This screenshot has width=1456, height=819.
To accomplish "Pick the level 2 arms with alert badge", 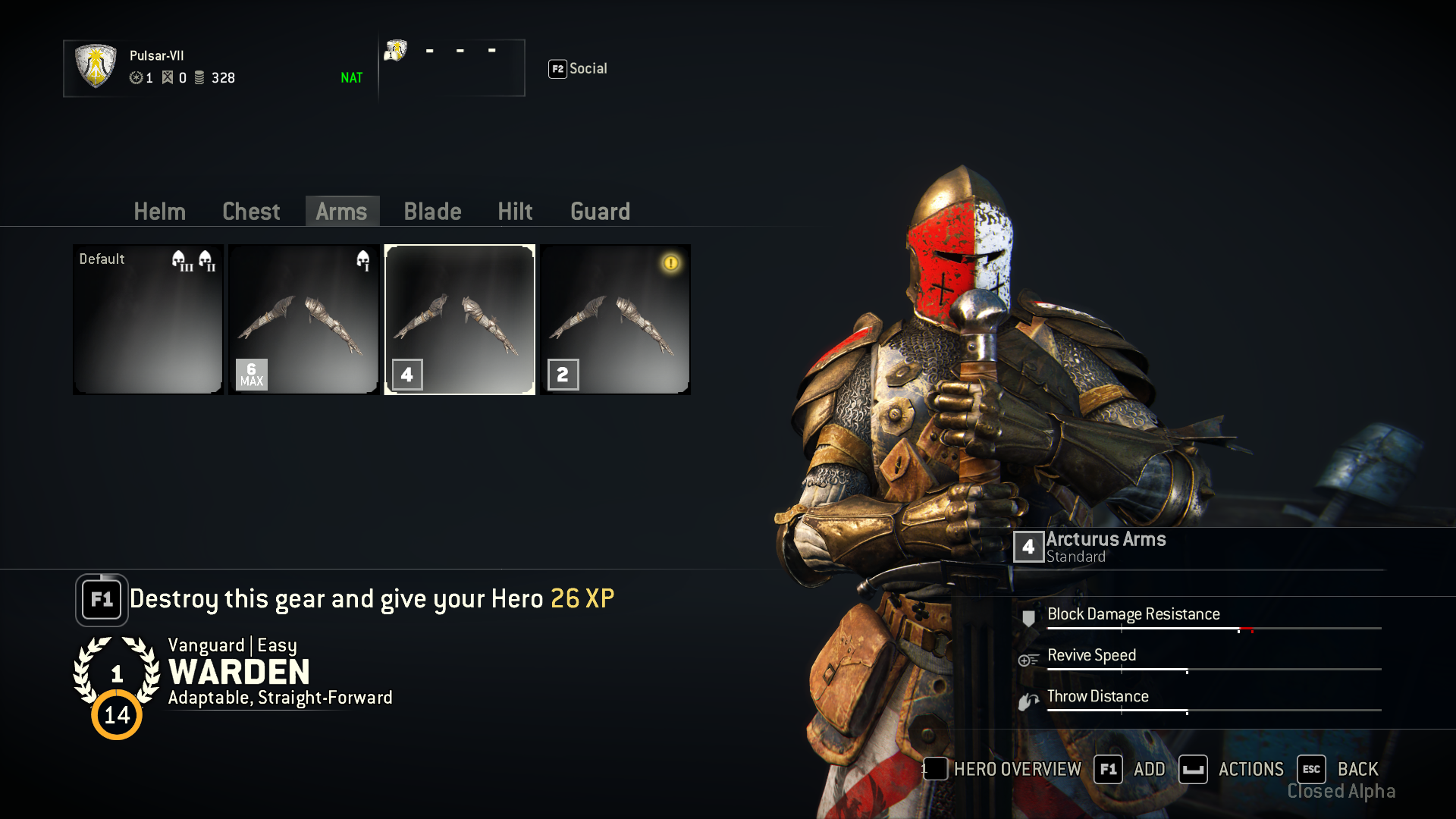I will [615, 319].
